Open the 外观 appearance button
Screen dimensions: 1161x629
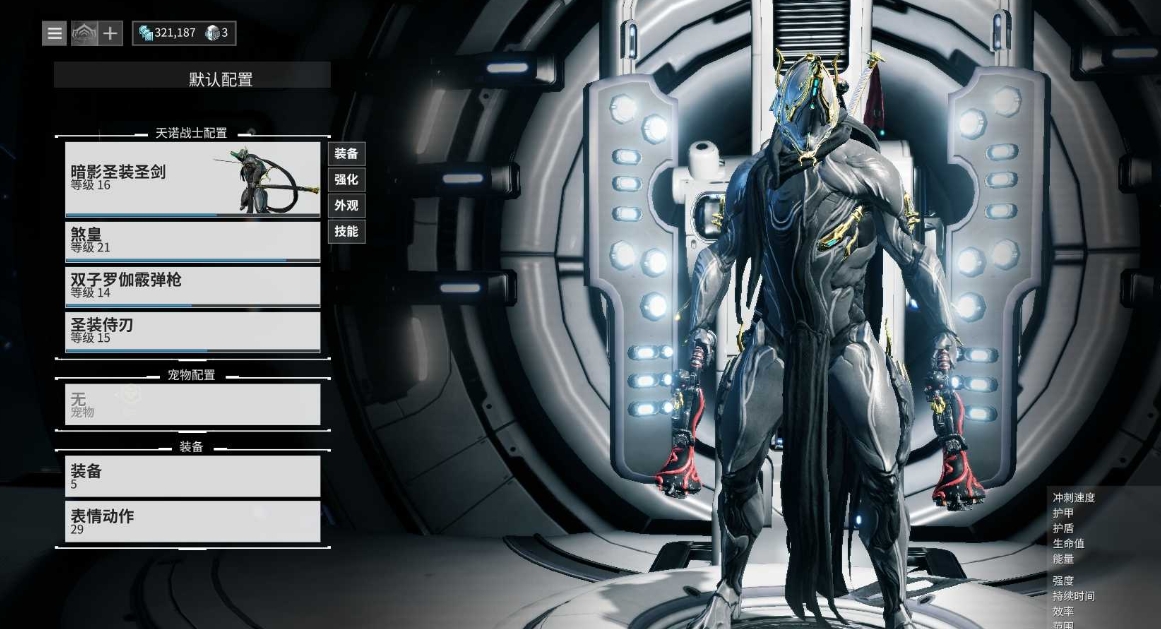pos(346,206)
